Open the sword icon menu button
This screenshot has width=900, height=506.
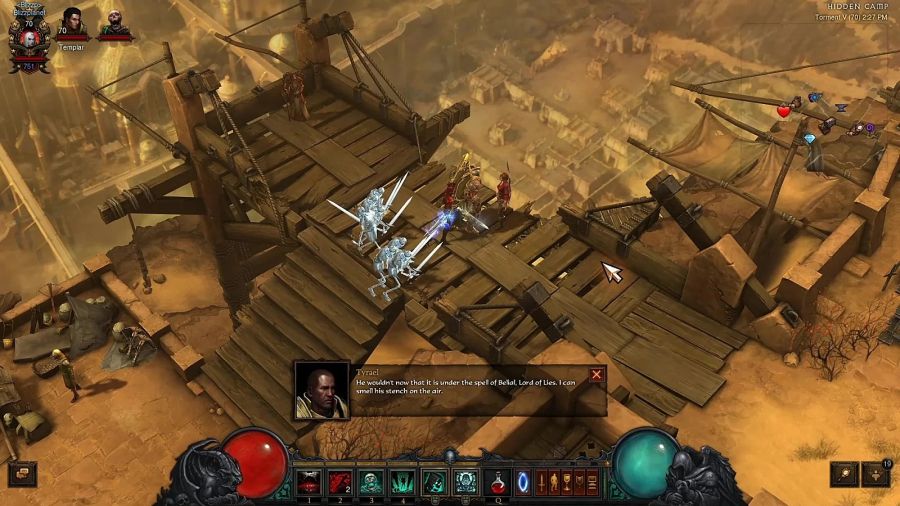click(543, 481)
